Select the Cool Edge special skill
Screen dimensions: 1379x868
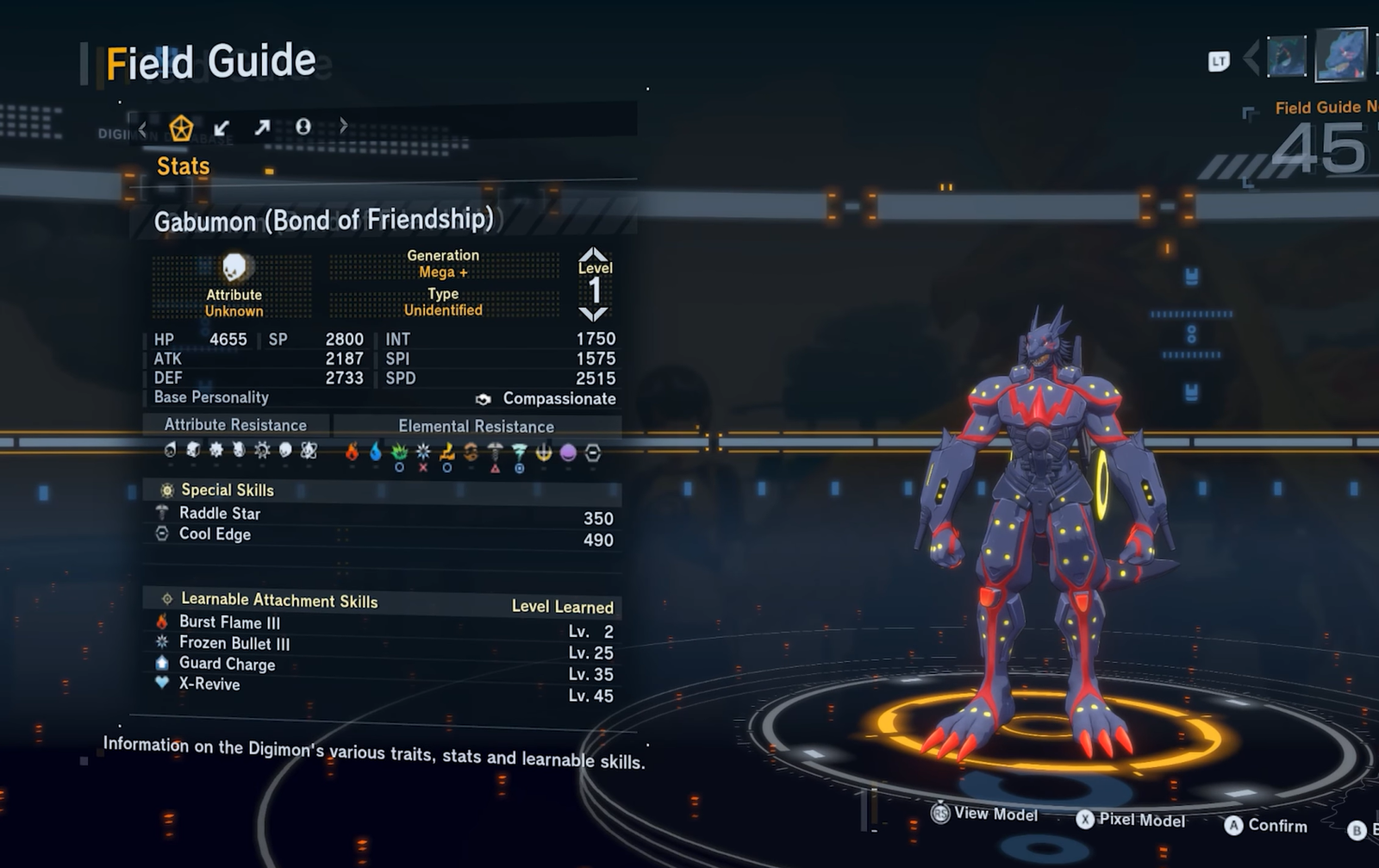[x=215, y=534]
